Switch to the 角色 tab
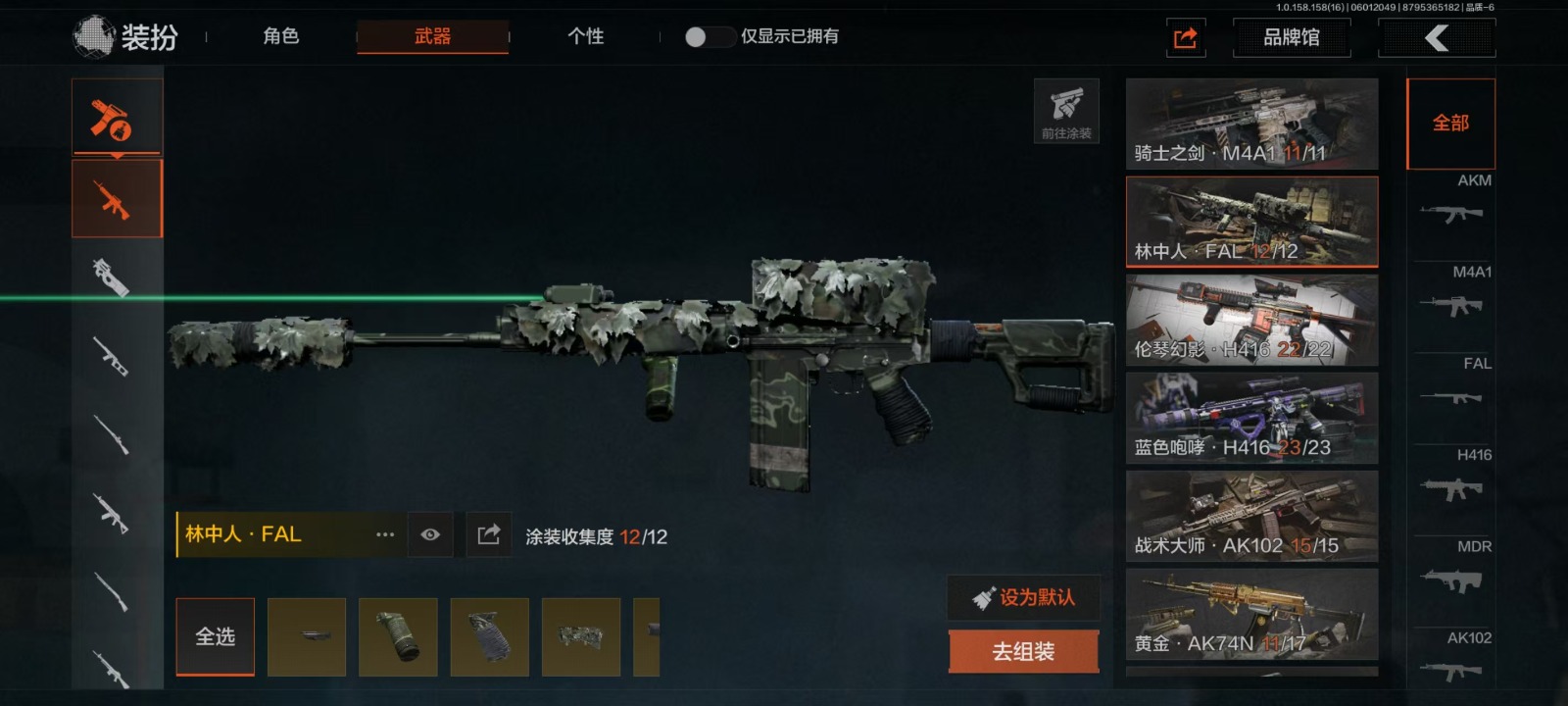Screen dimensions: 1568x706 tap(280, 36)
